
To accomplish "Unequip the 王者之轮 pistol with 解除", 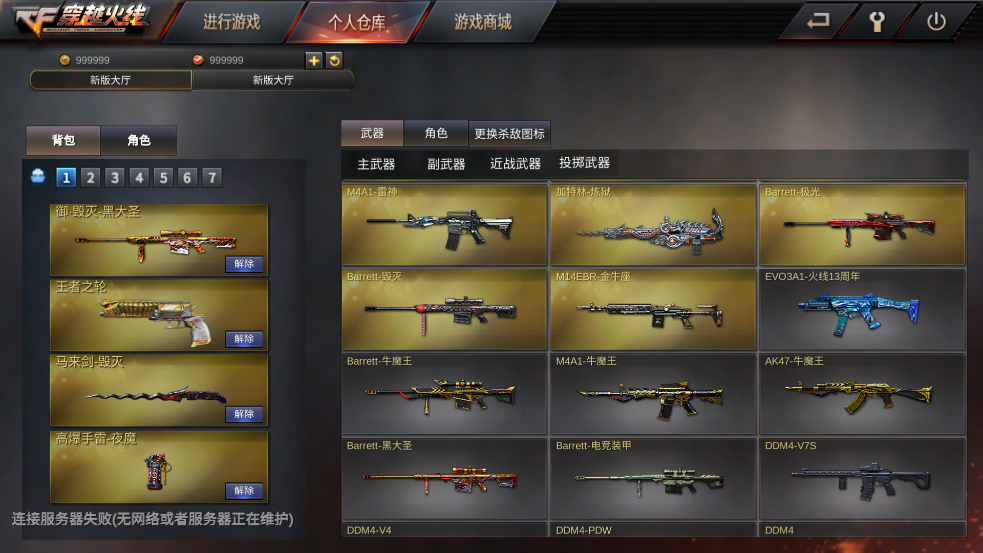I will click(244, 339).
